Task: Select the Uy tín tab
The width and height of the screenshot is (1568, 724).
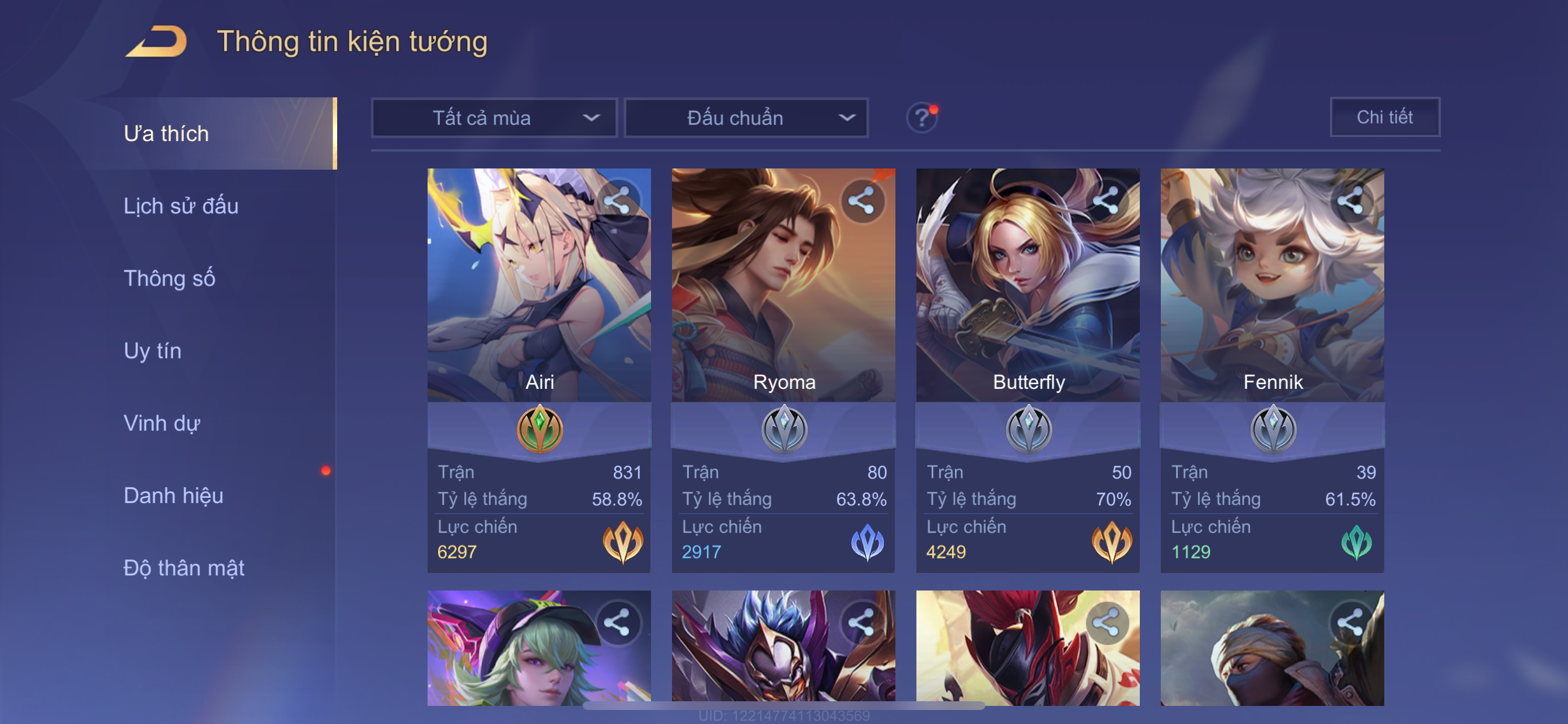Action: click(152, 351)
